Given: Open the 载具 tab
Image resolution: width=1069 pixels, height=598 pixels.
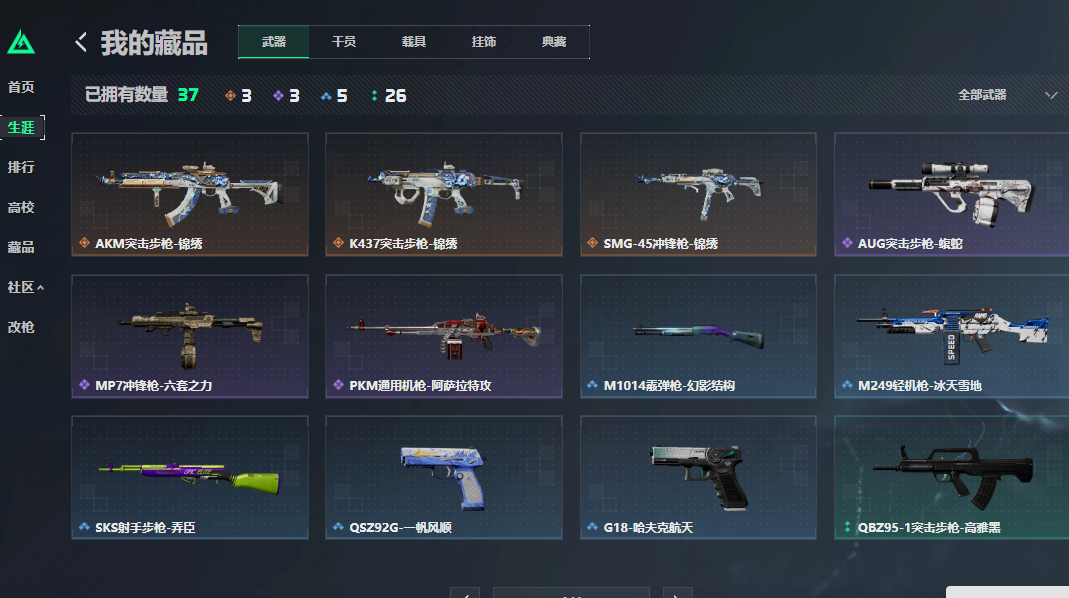Looking at the screenshot, I should (414, 42).
